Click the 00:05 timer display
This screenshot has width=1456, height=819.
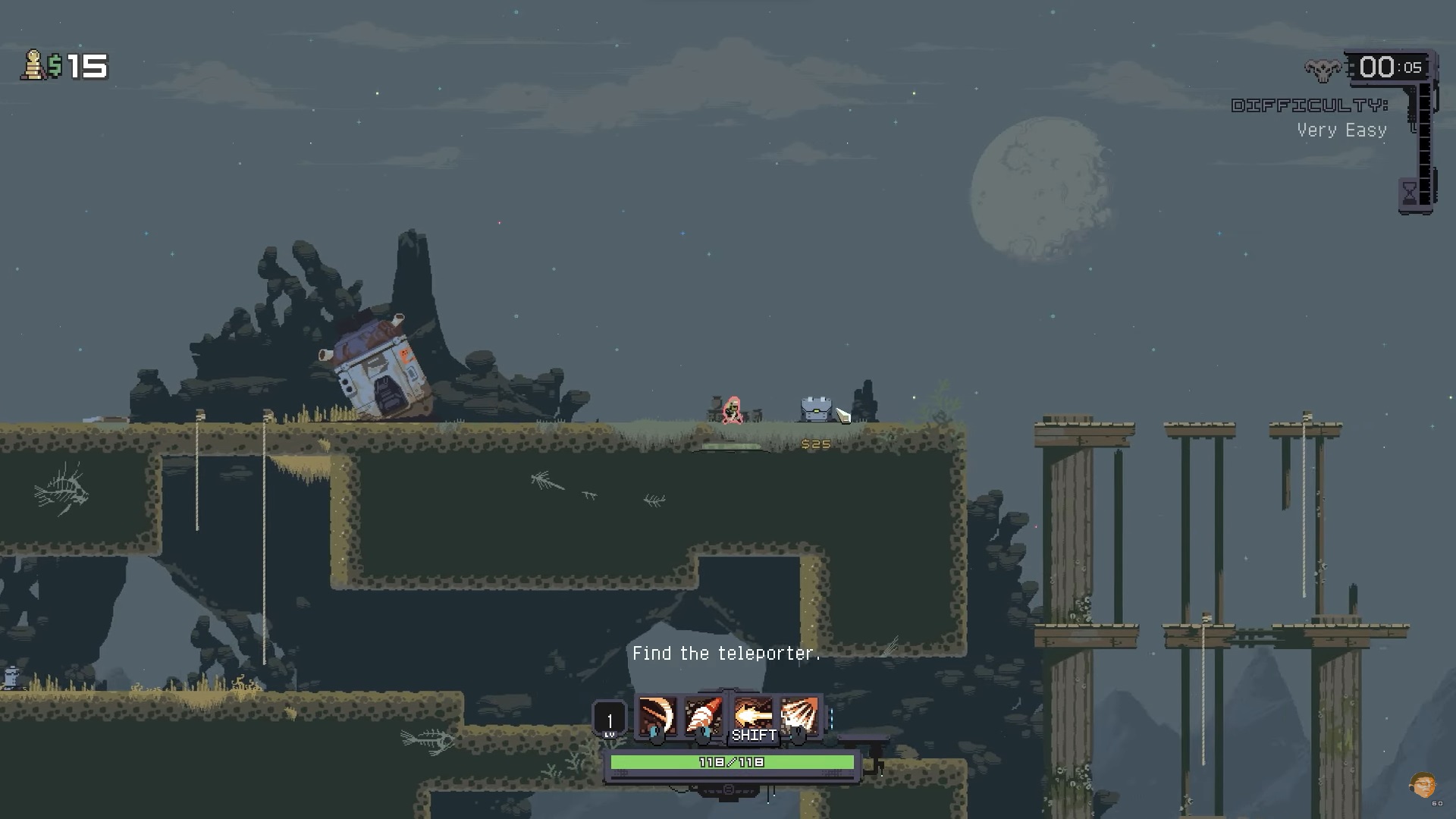pyautogui.click(x=1389, y=67)
